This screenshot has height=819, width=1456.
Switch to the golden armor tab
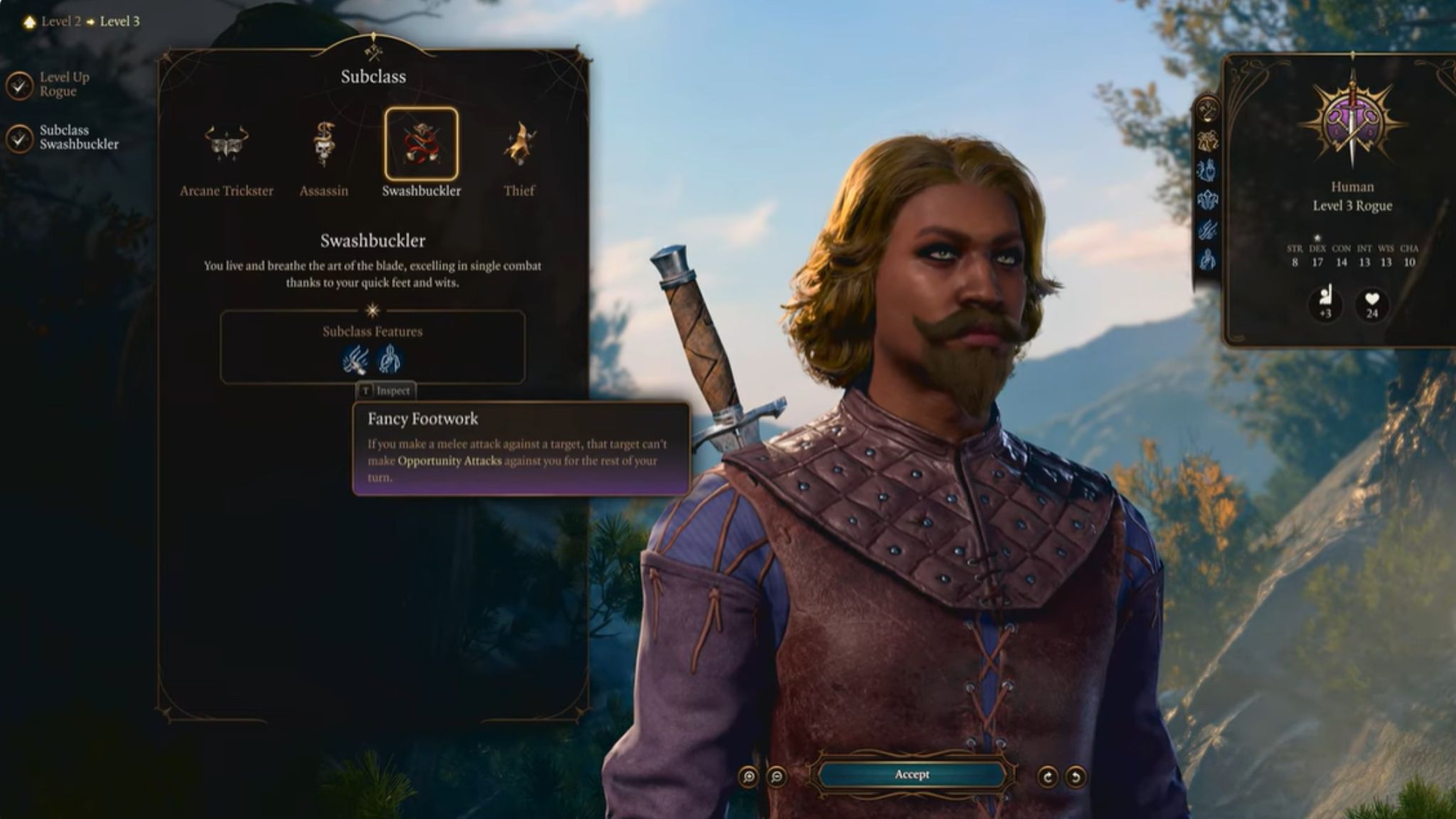[1207, 141]
